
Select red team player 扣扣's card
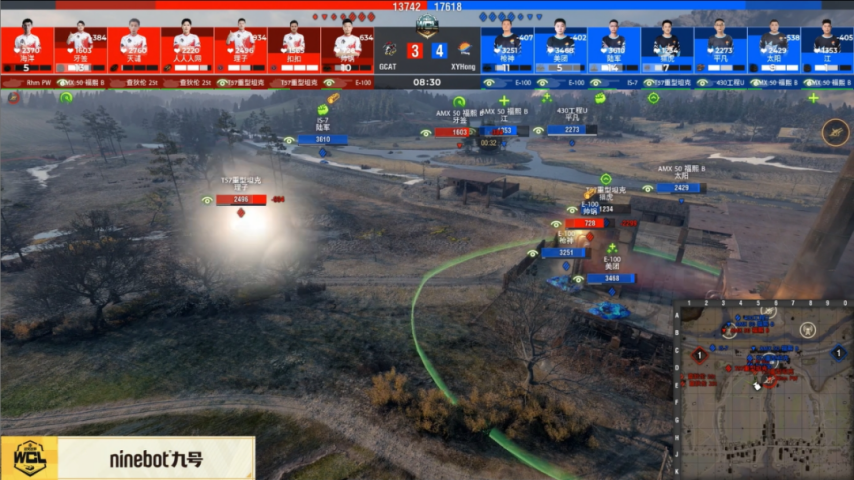tap(294, 47)
